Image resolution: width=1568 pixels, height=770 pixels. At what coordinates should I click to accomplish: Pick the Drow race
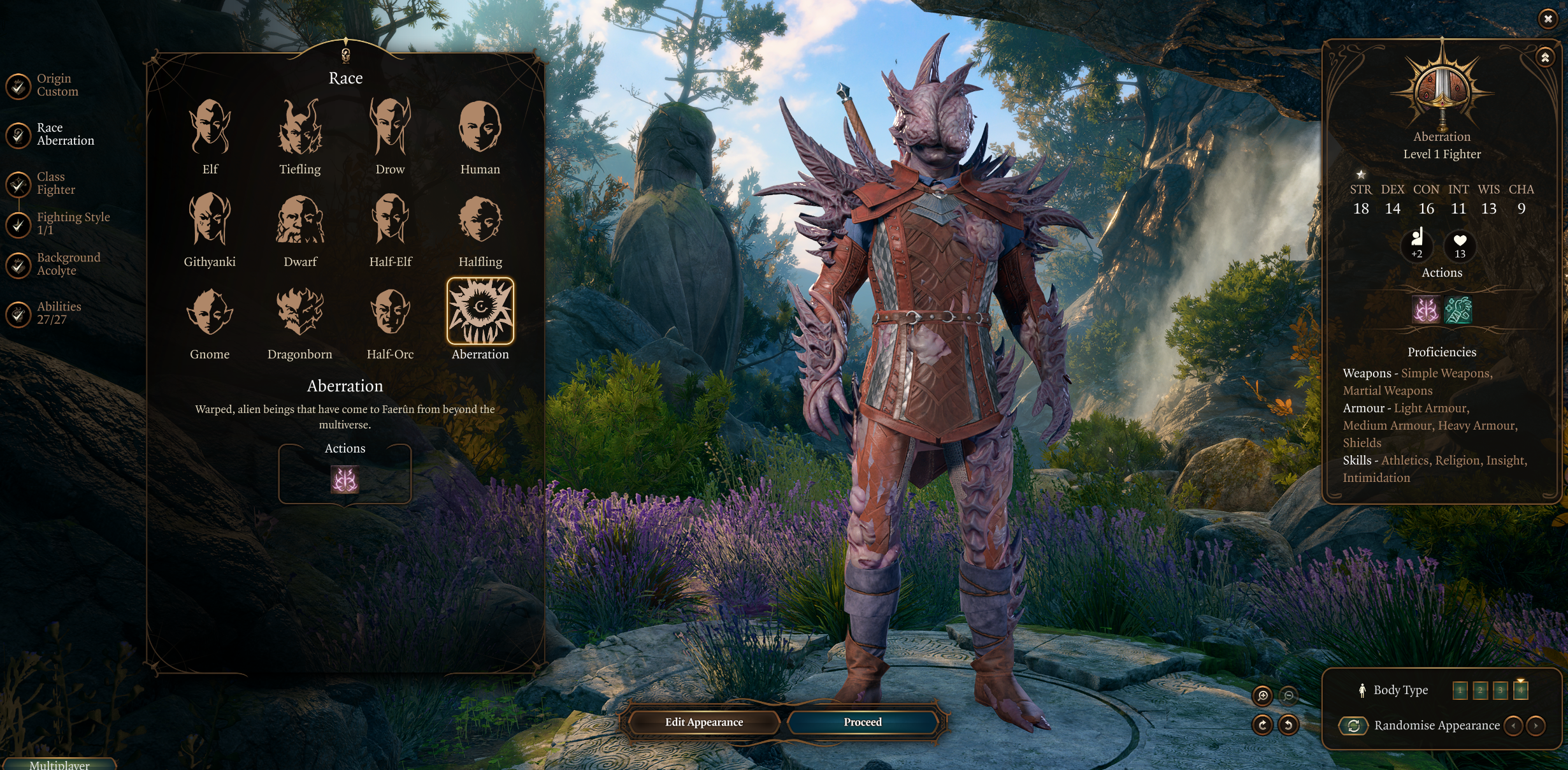[x=390, y=127]
